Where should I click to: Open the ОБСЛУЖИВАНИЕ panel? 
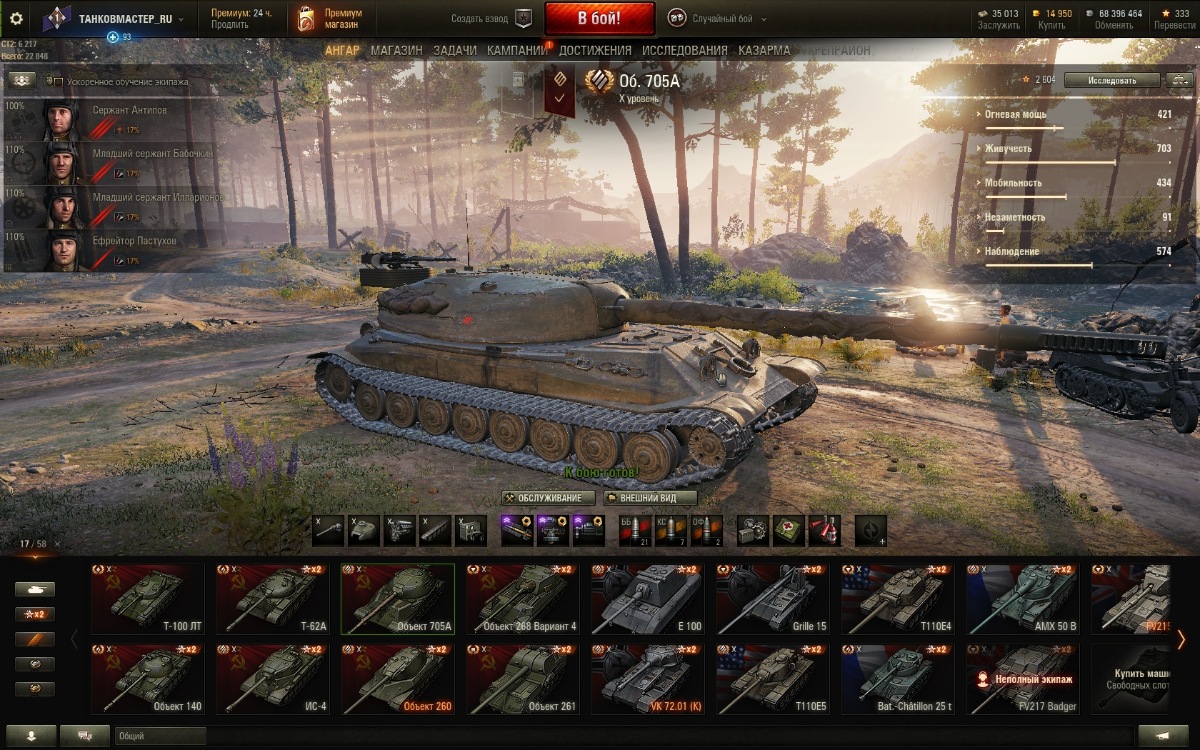pos(549,498)
